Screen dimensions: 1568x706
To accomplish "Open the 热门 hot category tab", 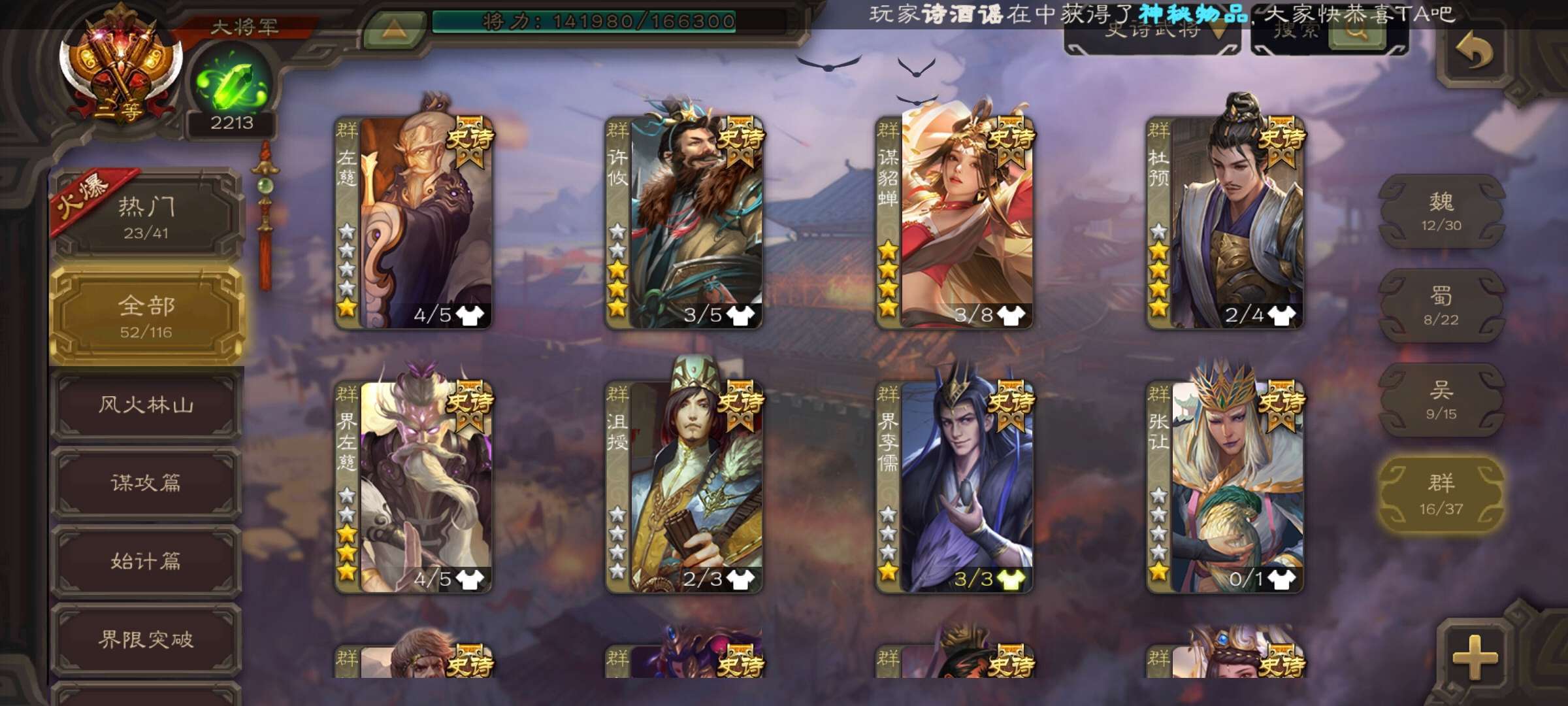I will pyautogui.click(x=146, y=216).
